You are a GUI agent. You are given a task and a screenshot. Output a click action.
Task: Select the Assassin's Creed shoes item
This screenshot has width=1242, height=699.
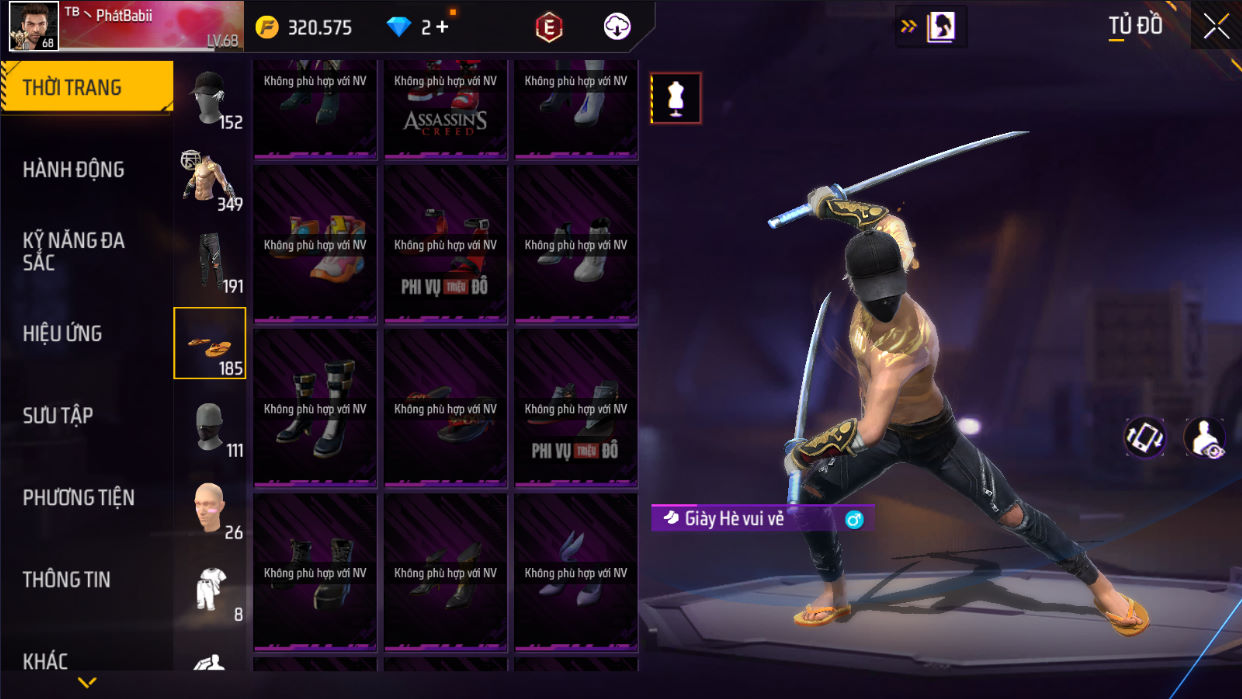click(x=445, y=110)
